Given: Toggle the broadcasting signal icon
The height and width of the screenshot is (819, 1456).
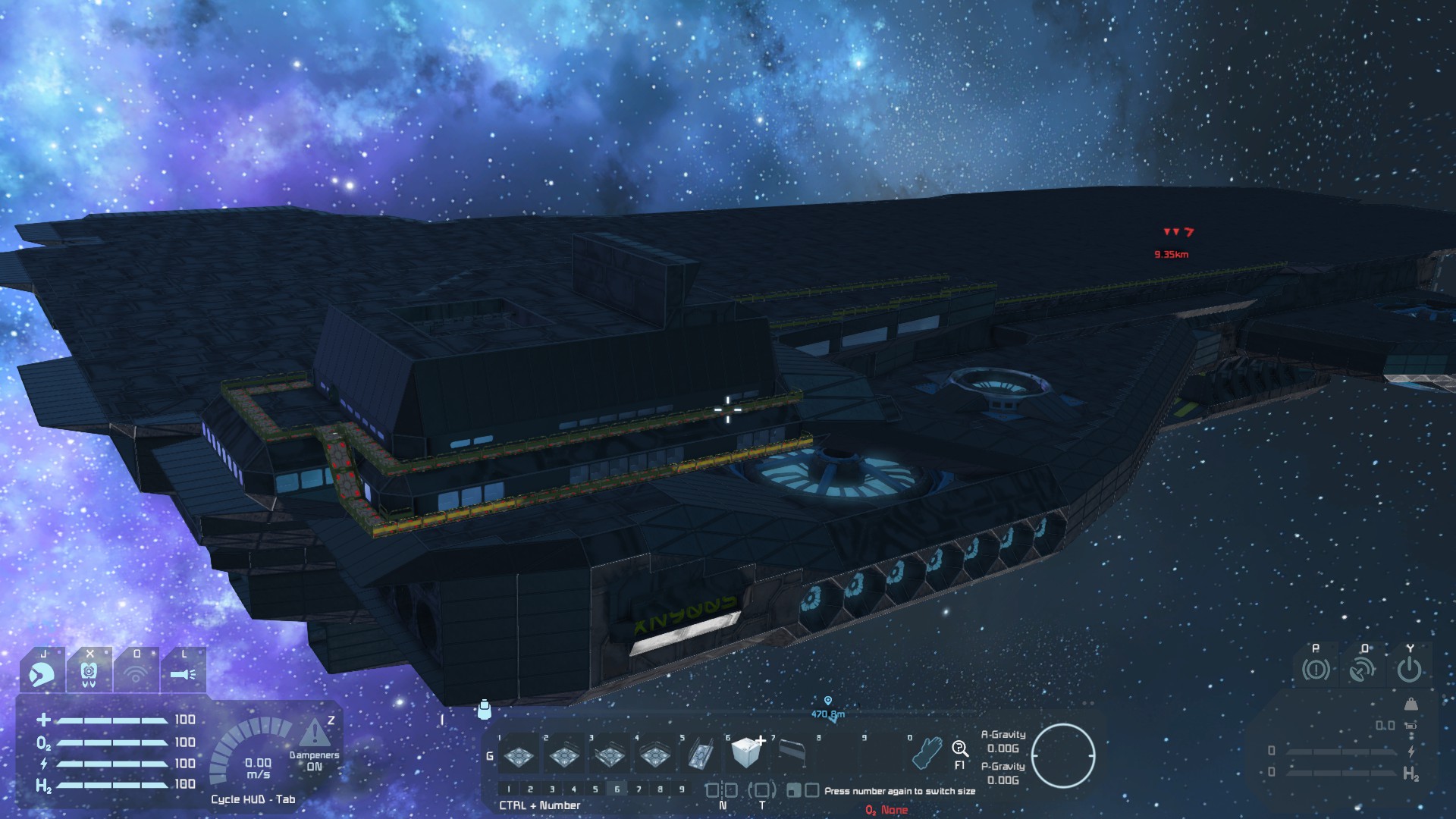Looking at the screenshot, I should click(x=136, y=673).
